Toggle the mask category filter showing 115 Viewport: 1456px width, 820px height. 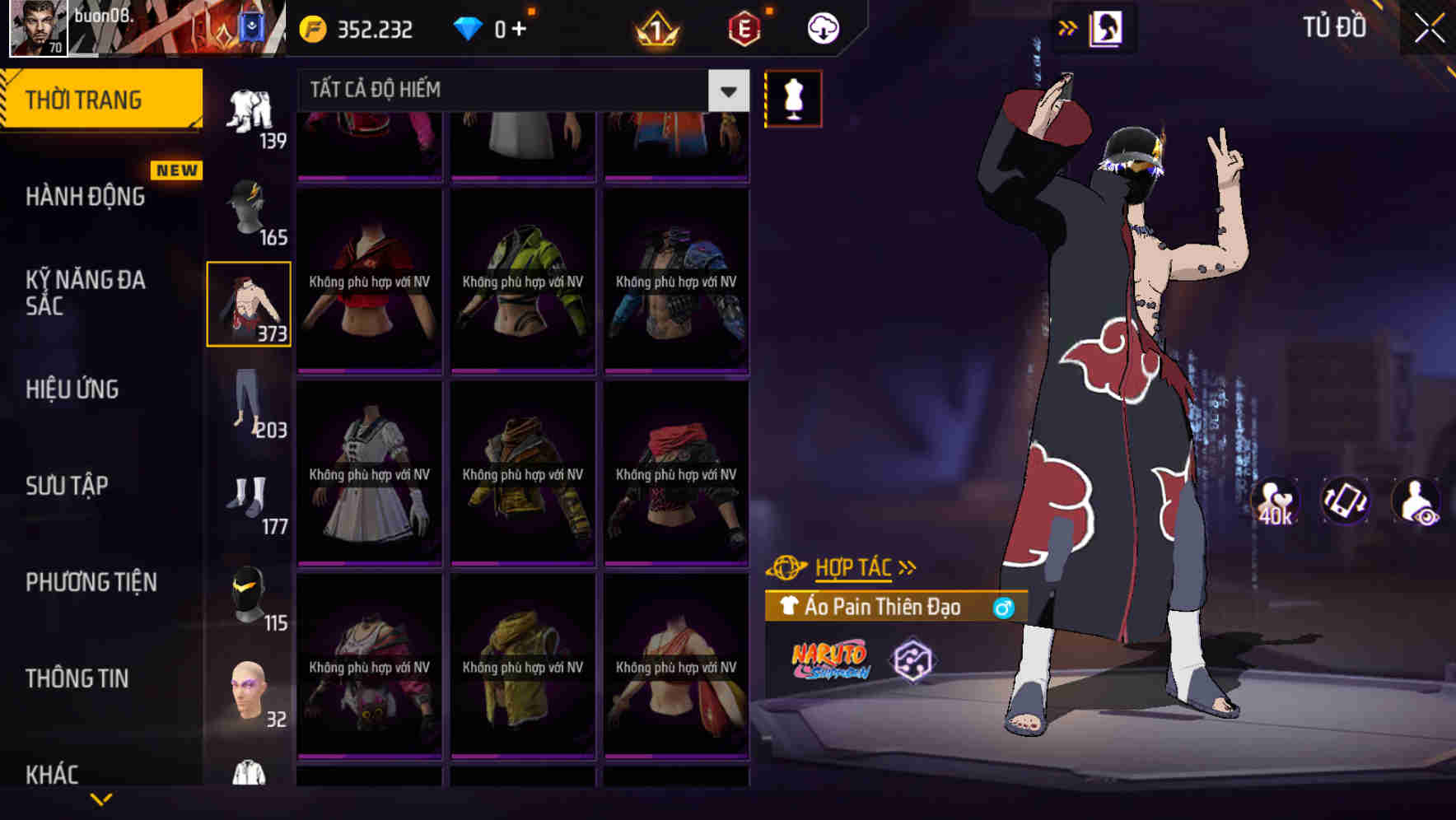tap(250, 593)
